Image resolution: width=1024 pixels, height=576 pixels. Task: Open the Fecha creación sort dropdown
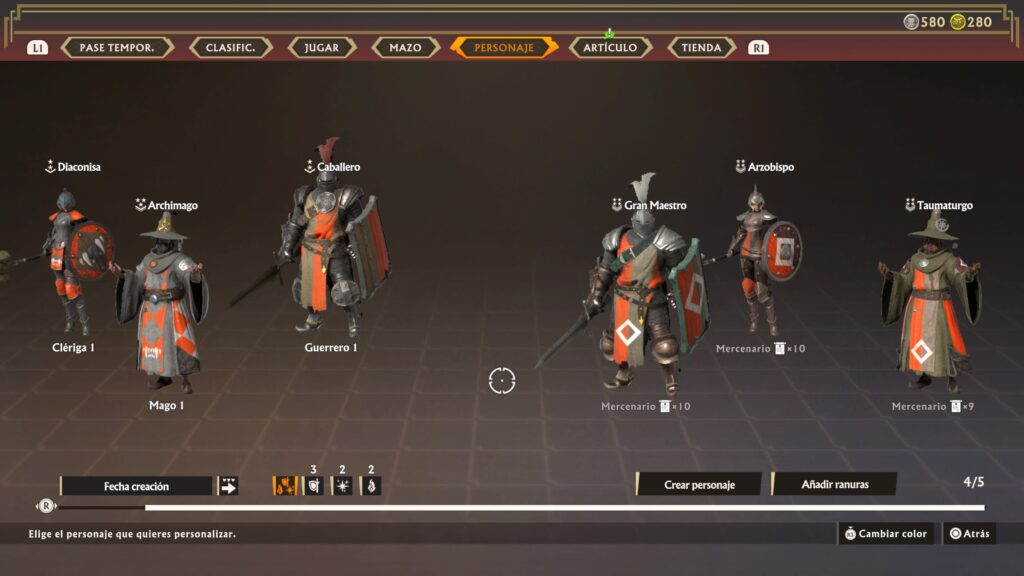(137, 486)
